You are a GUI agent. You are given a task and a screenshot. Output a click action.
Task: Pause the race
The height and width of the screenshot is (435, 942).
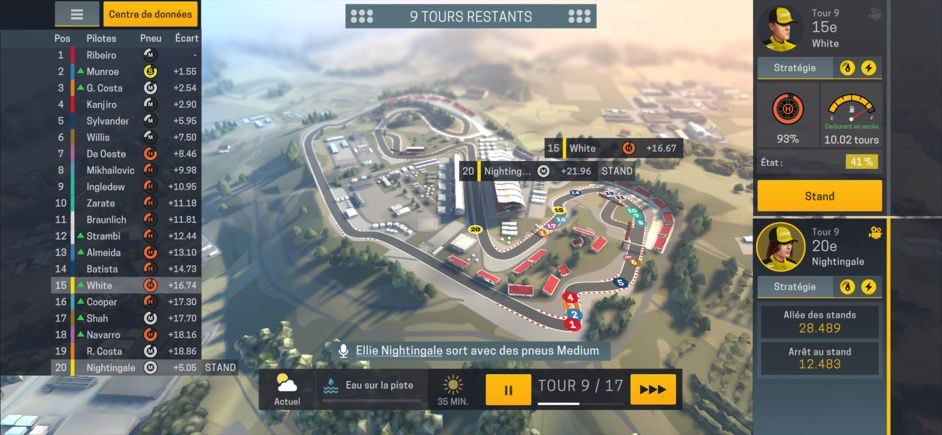508,389
